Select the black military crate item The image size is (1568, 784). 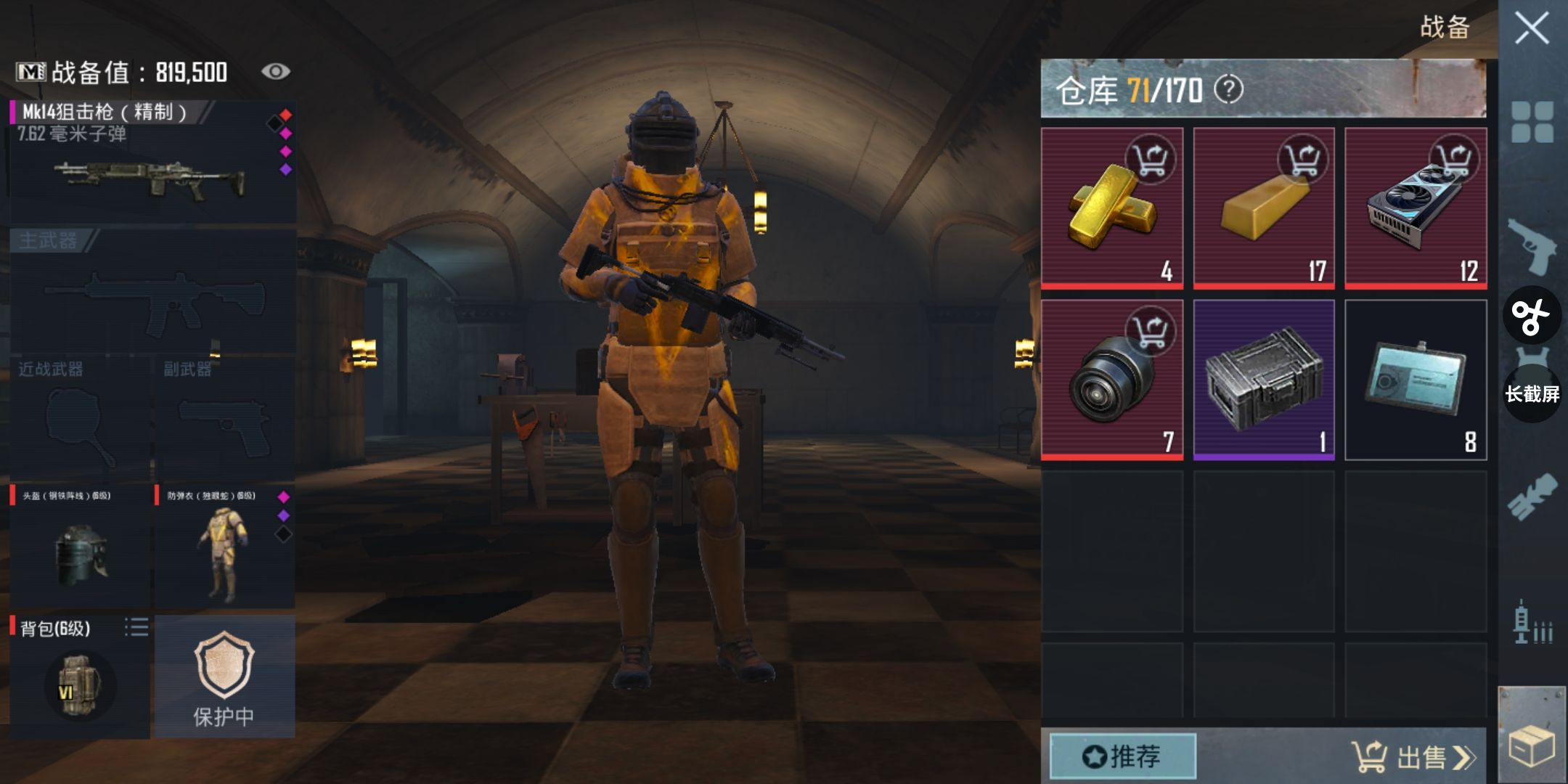(1264, 380)
